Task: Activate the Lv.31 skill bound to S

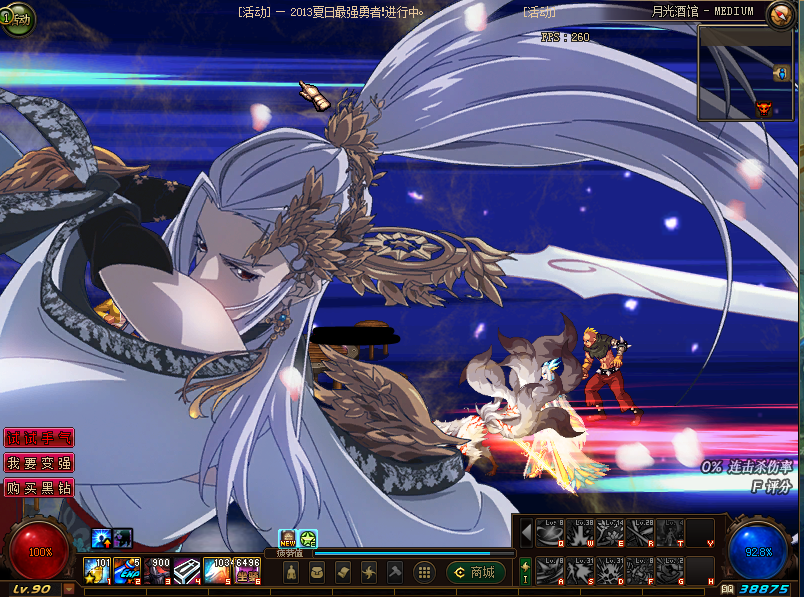Action: (581, 570)
